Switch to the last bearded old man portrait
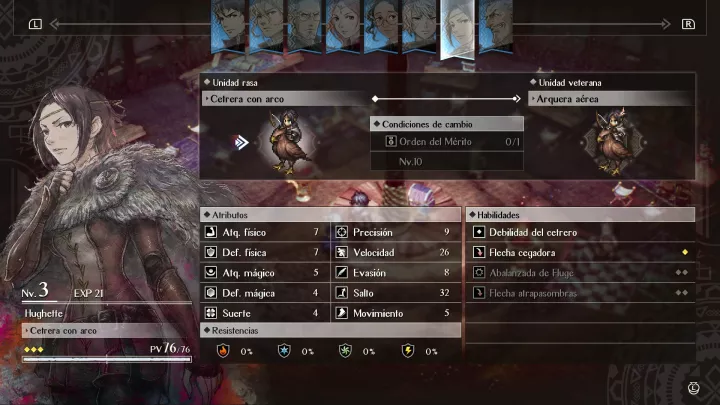This screenshot has width=720, height=405. 495,24
